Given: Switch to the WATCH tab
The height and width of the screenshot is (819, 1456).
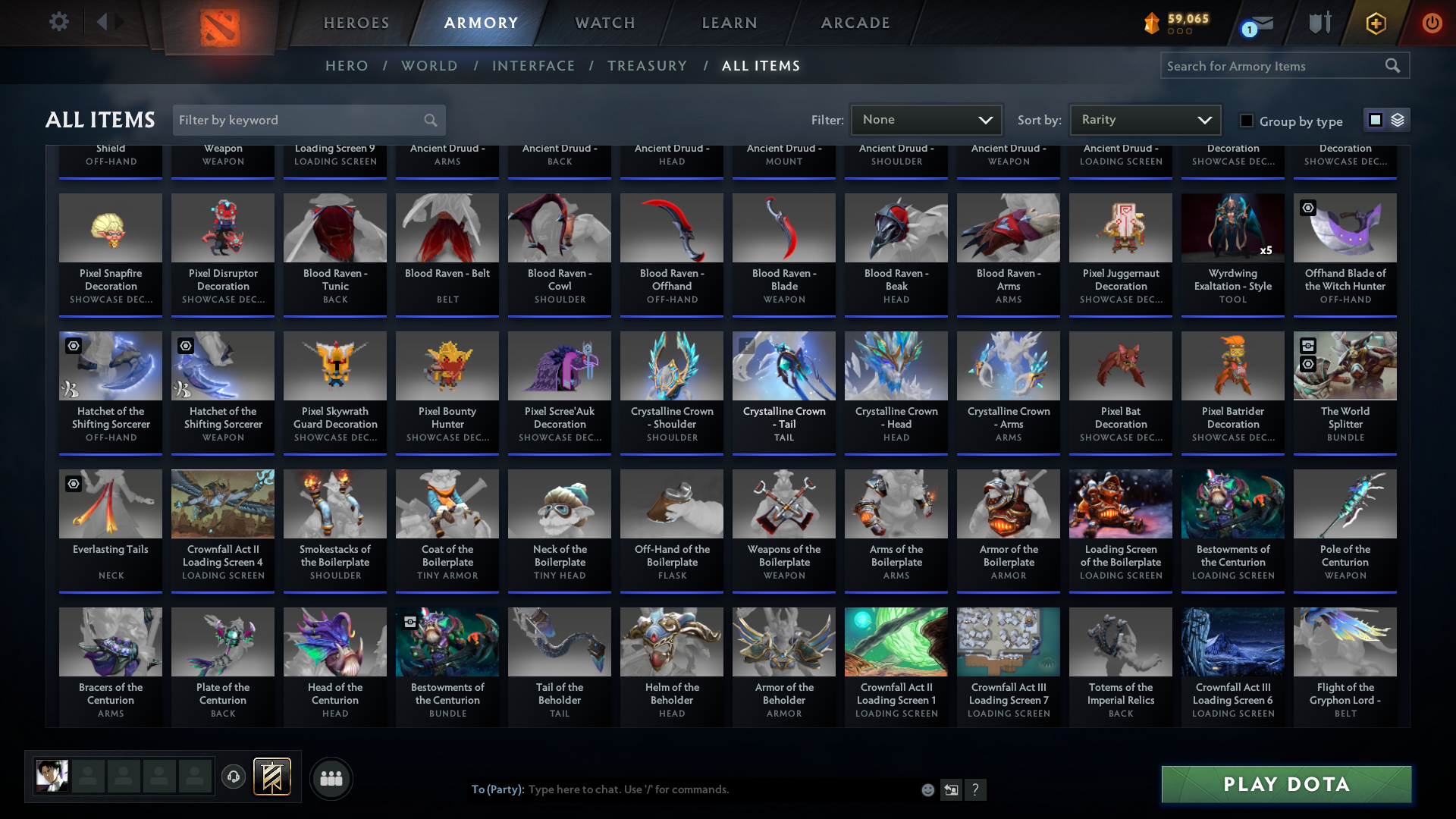Looking at the screenshot, I should coord(604,23).
